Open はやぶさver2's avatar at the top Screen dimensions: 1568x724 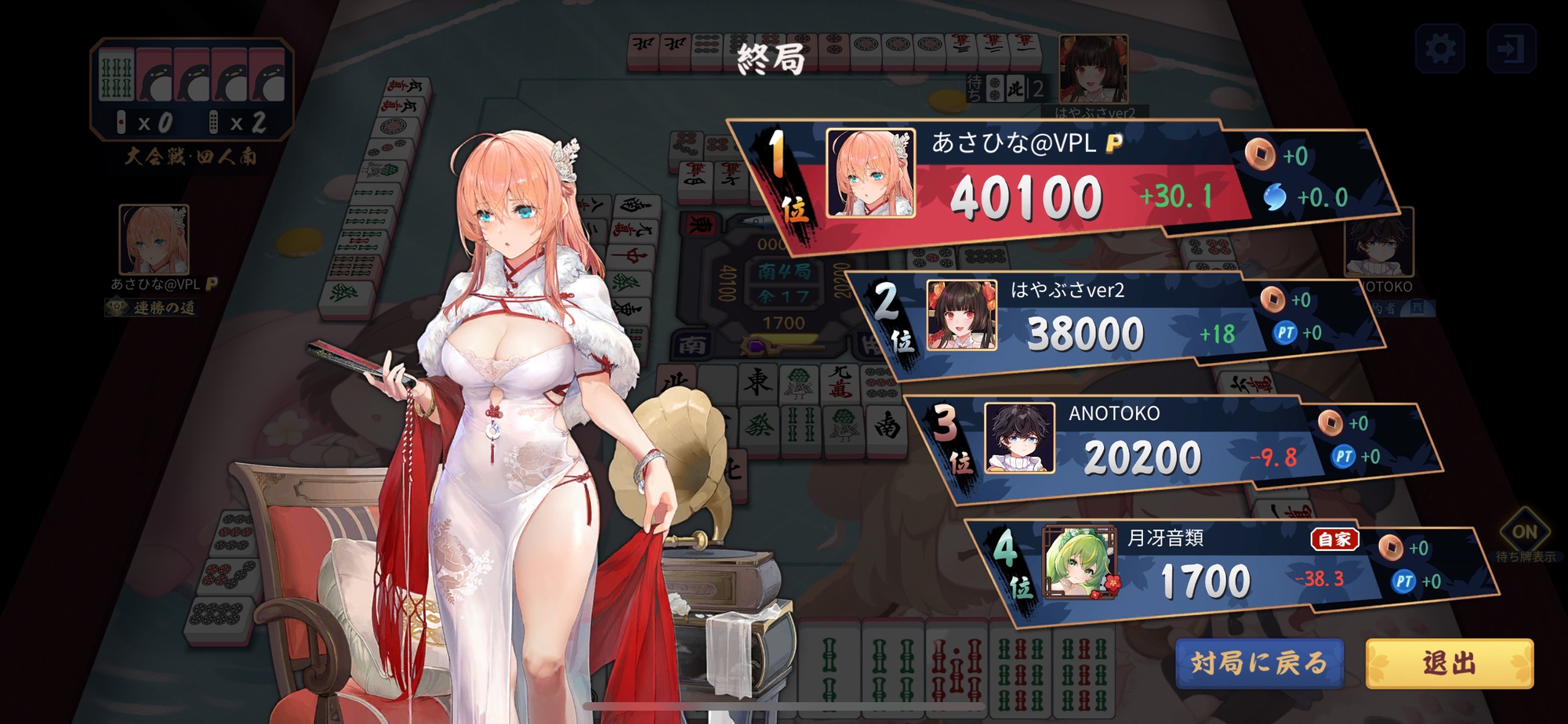[1093, 69]
